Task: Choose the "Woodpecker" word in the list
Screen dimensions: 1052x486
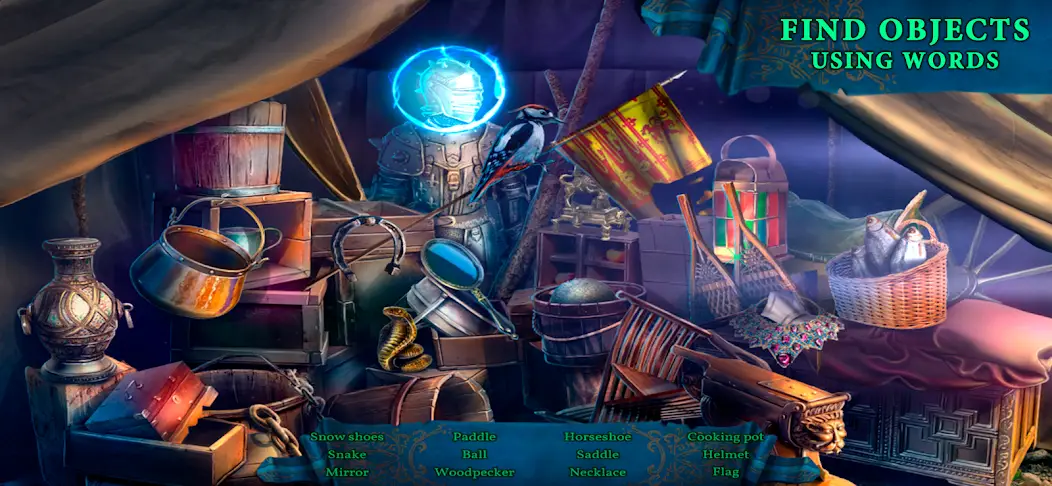Action: [474, 472]
